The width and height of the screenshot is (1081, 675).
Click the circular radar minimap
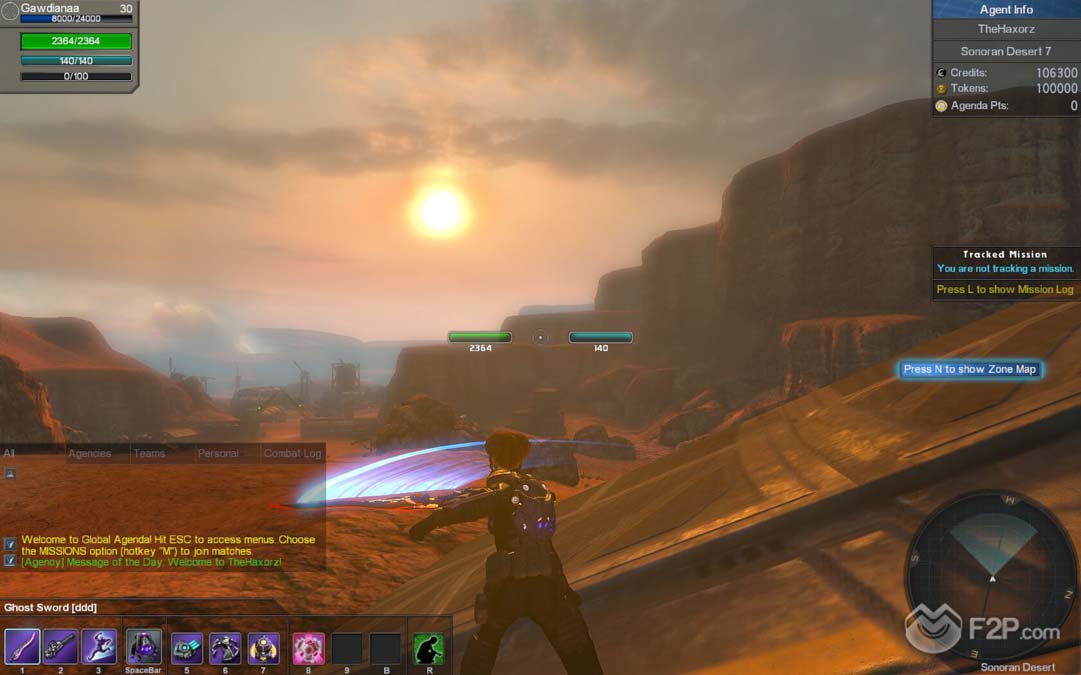point(991,577)
